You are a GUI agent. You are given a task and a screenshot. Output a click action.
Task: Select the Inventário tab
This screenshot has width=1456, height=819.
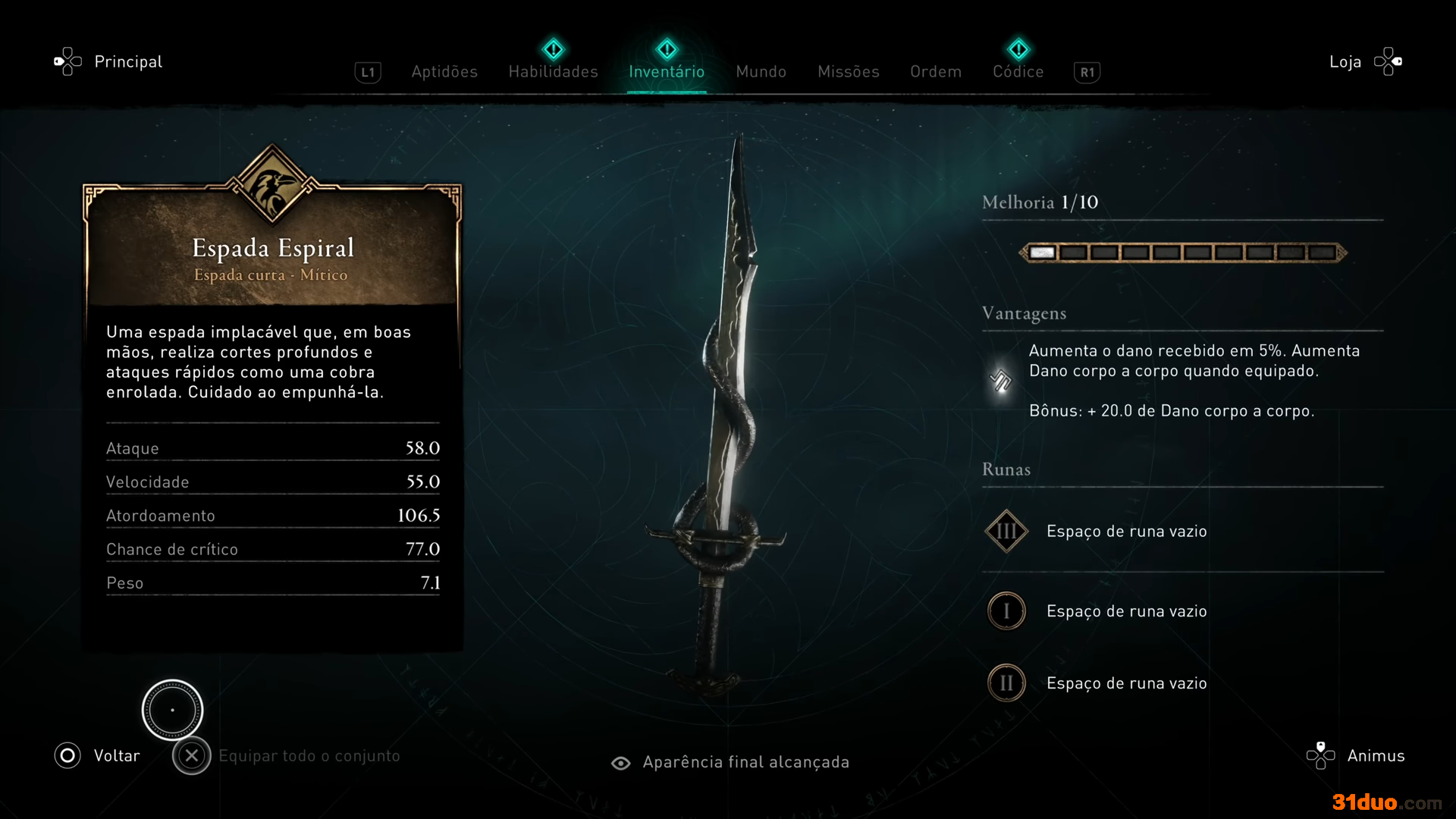click(x=667, y=71)
